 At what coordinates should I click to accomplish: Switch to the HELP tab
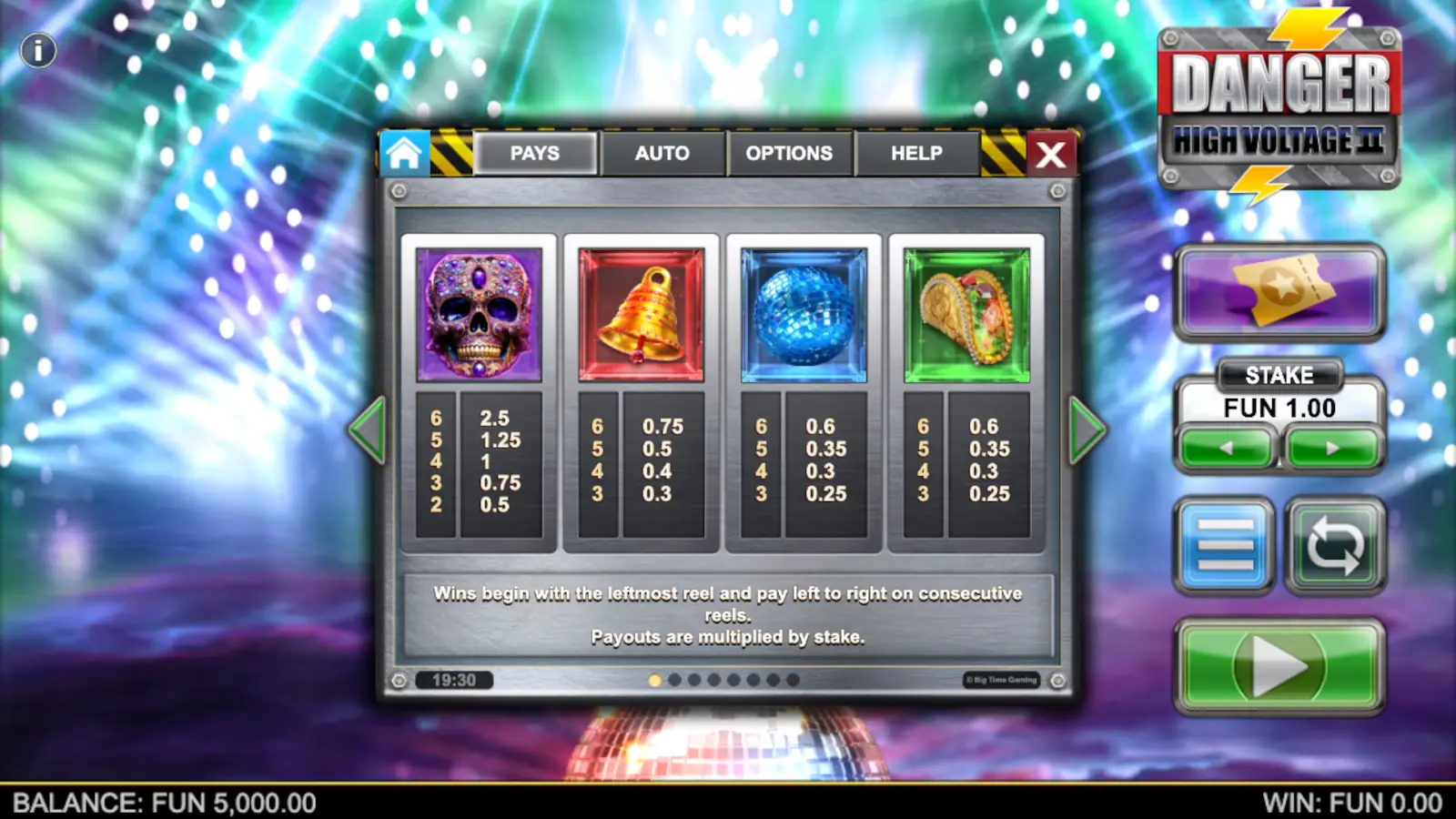(x=916, y=153)
